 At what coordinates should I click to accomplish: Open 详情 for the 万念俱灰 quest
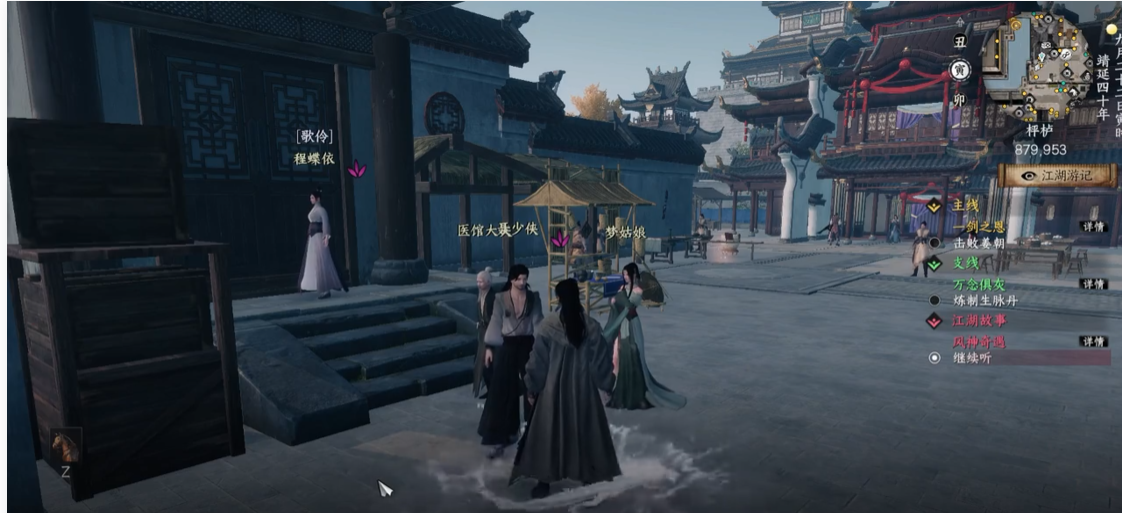[x=1093, y=284]
